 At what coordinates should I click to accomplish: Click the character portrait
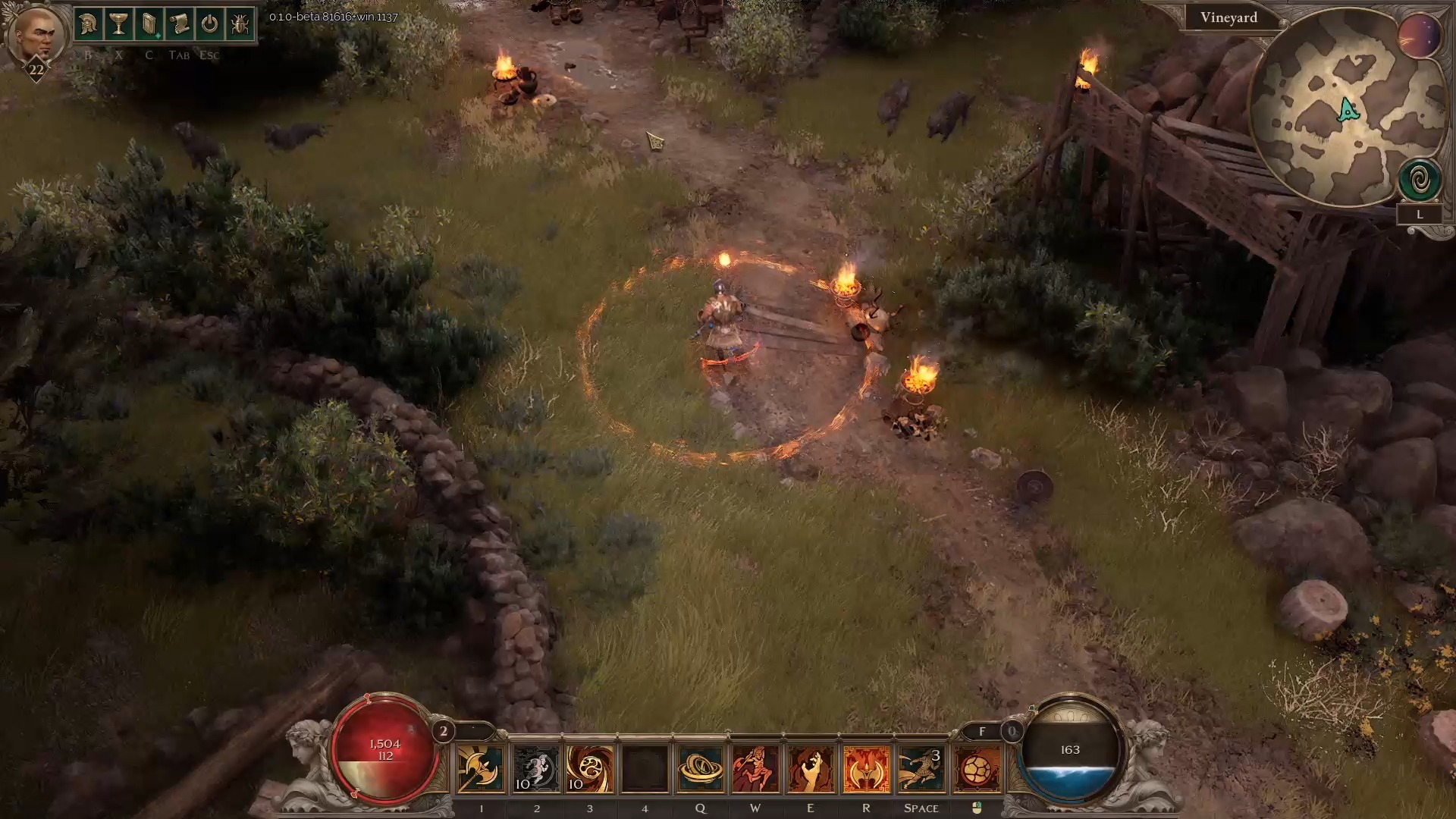36,34
